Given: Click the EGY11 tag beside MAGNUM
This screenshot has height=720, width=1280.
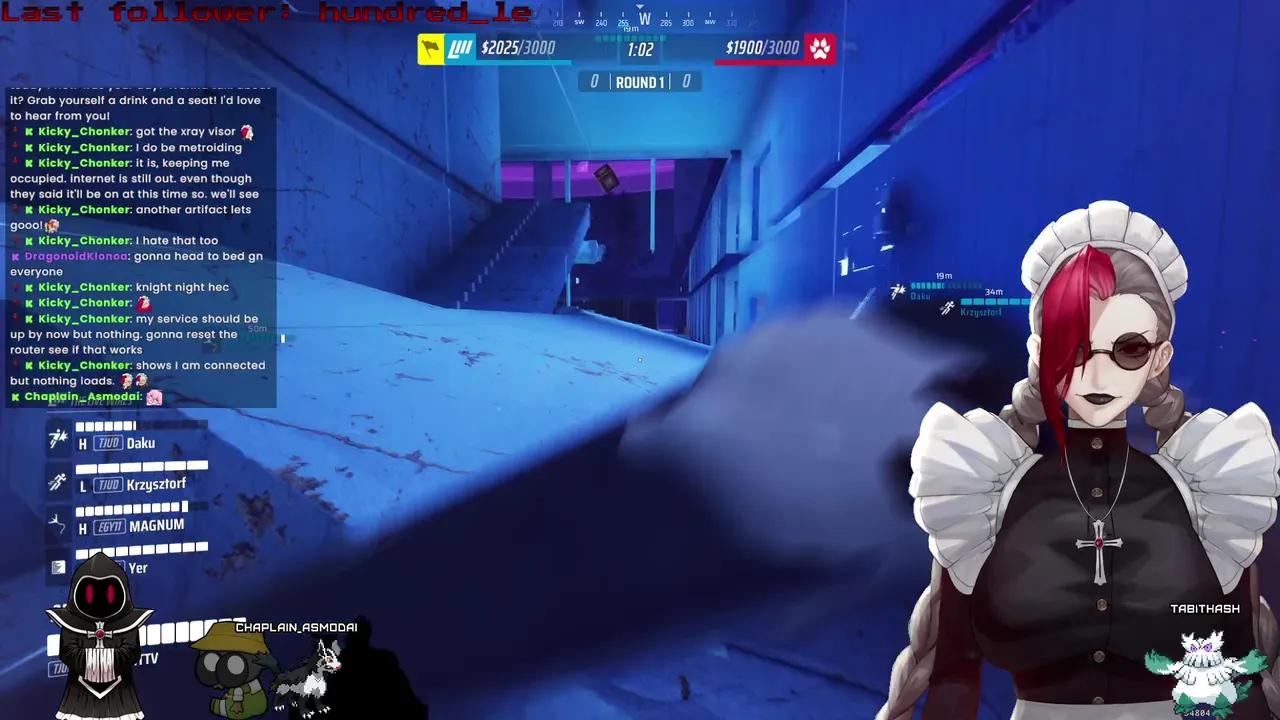Looking at the screenshot, I should click(110, 526).
